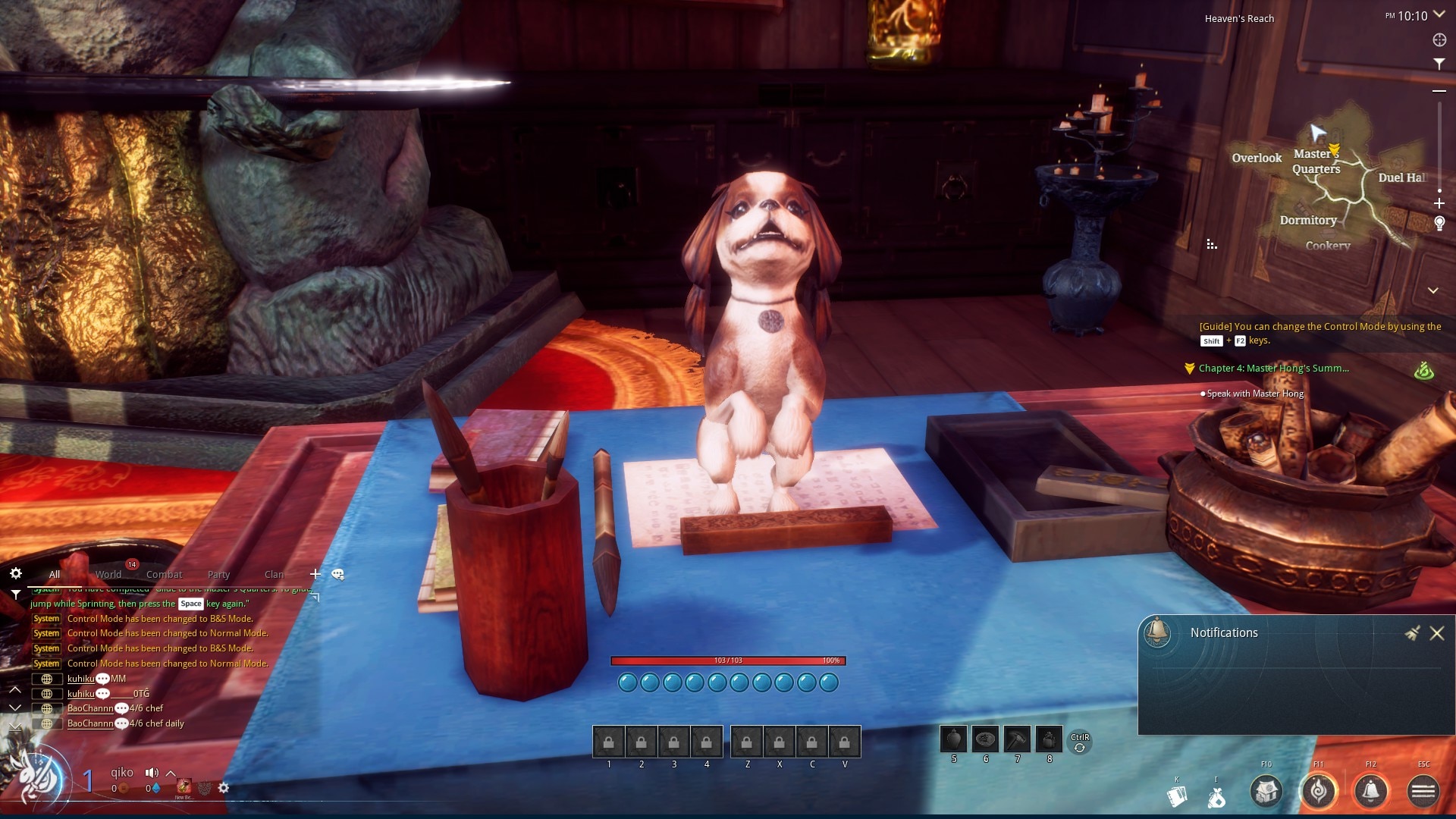Open the main menu hamburger button
This screenshot has width=1456, height=819.
point(1423,792)
